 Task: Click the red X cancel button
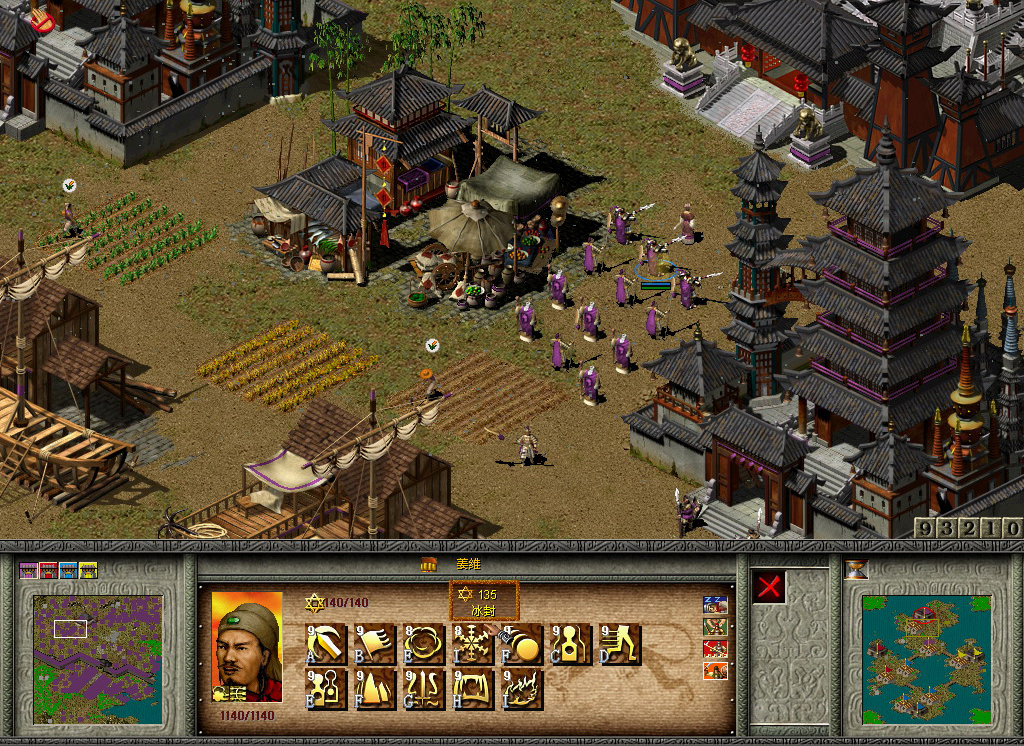(769, 587)
